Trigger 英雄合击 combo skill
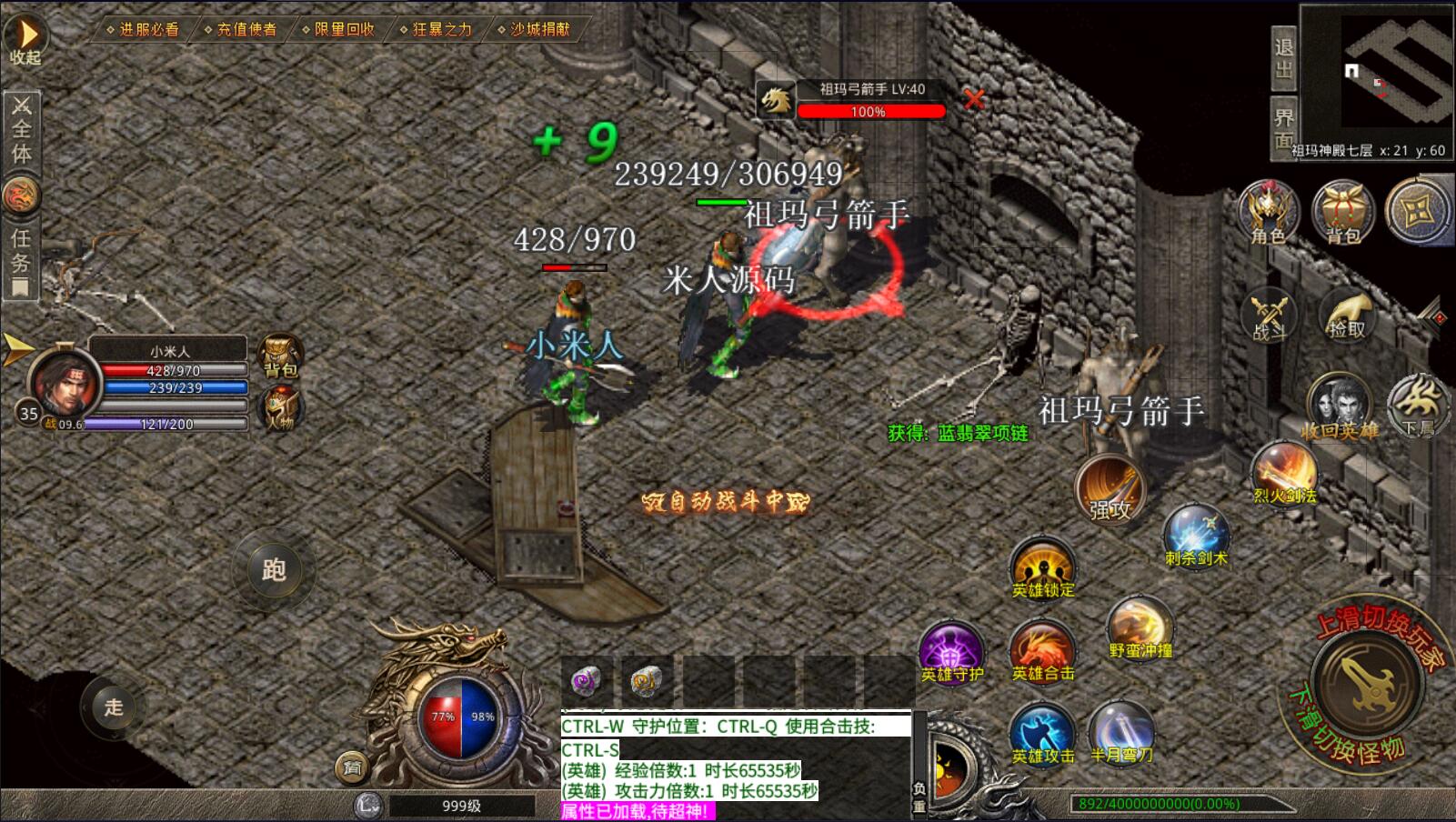Image resolution: width=1456 pixels, height=822 pixels. (x=1042, y=651)
